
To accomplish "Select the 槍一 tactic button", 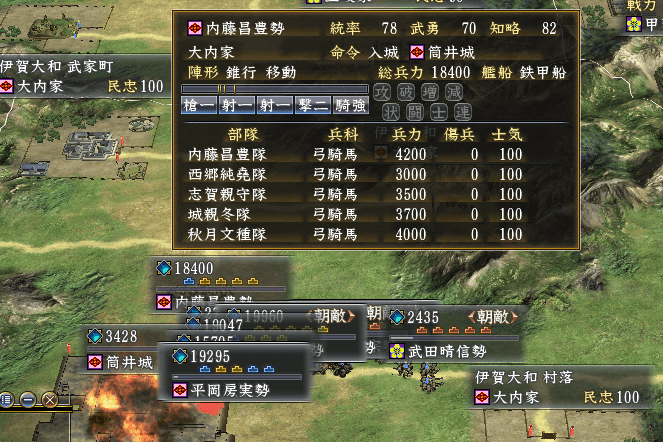I will pyautogui.click(x=200, y=106).
